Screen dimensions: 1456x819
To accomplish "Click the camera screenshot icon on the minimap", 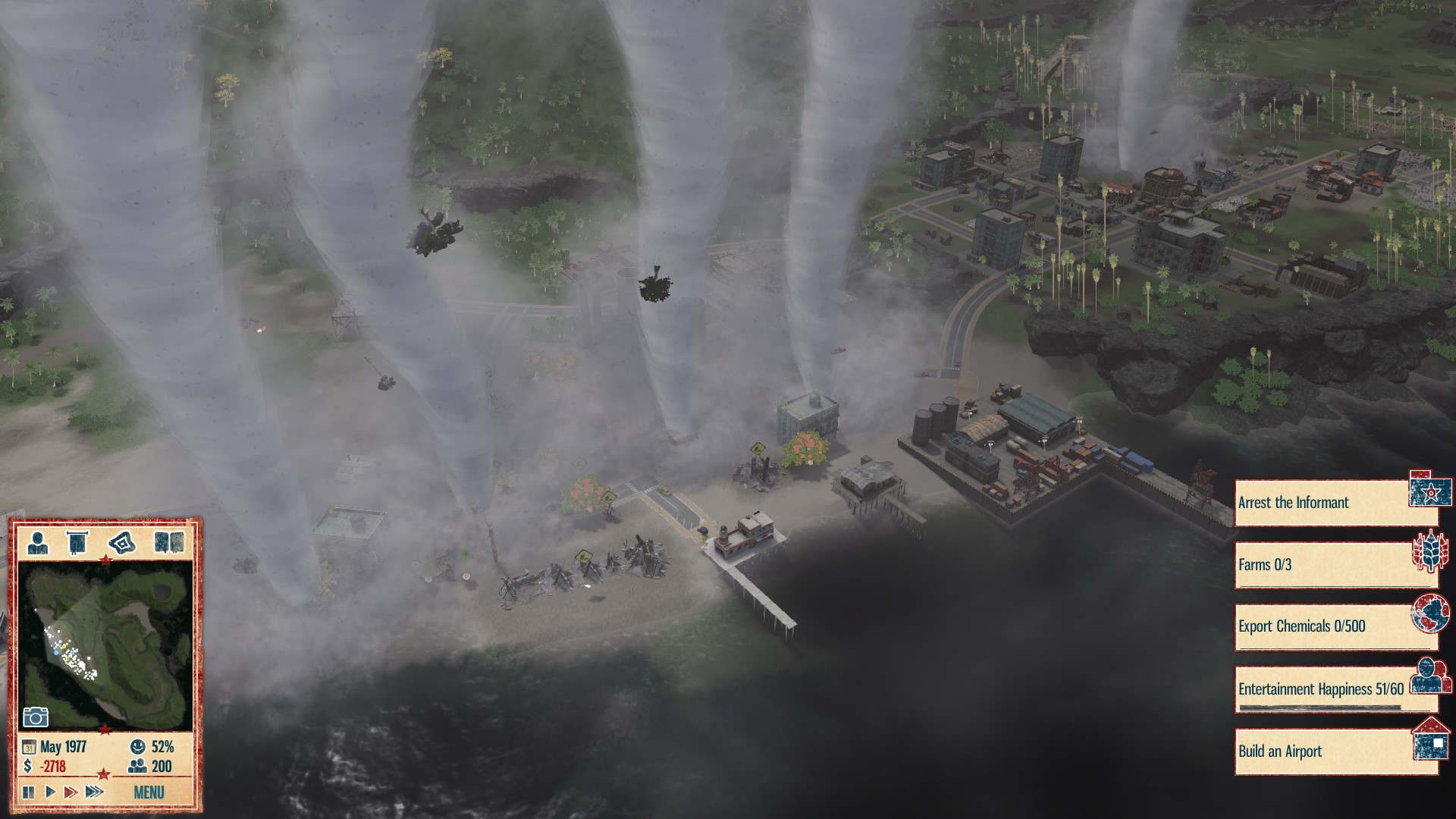I will click(36, 717).
